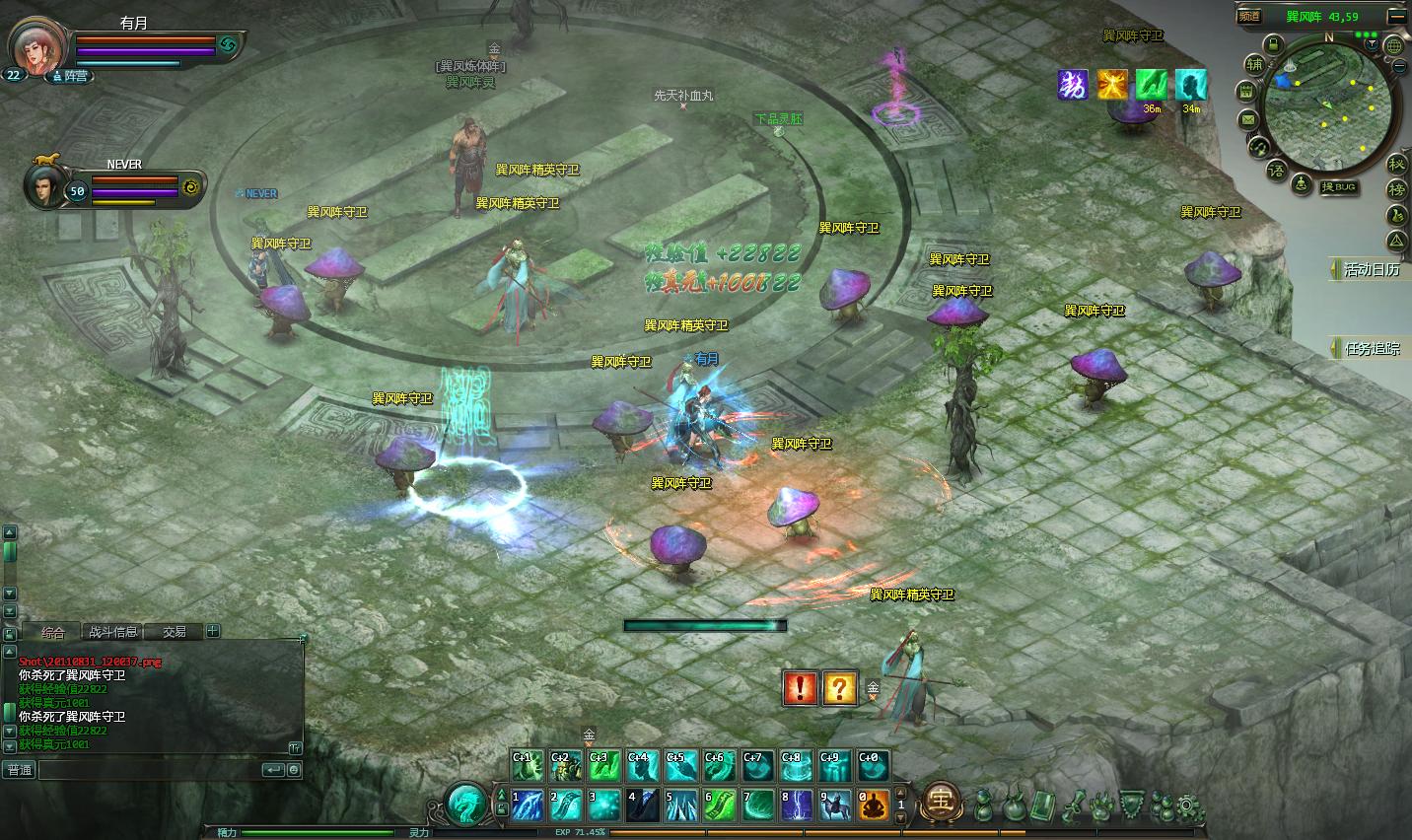Use the mount skill in slot 9
Viewport: 1412px width, 840px height.
835,805
